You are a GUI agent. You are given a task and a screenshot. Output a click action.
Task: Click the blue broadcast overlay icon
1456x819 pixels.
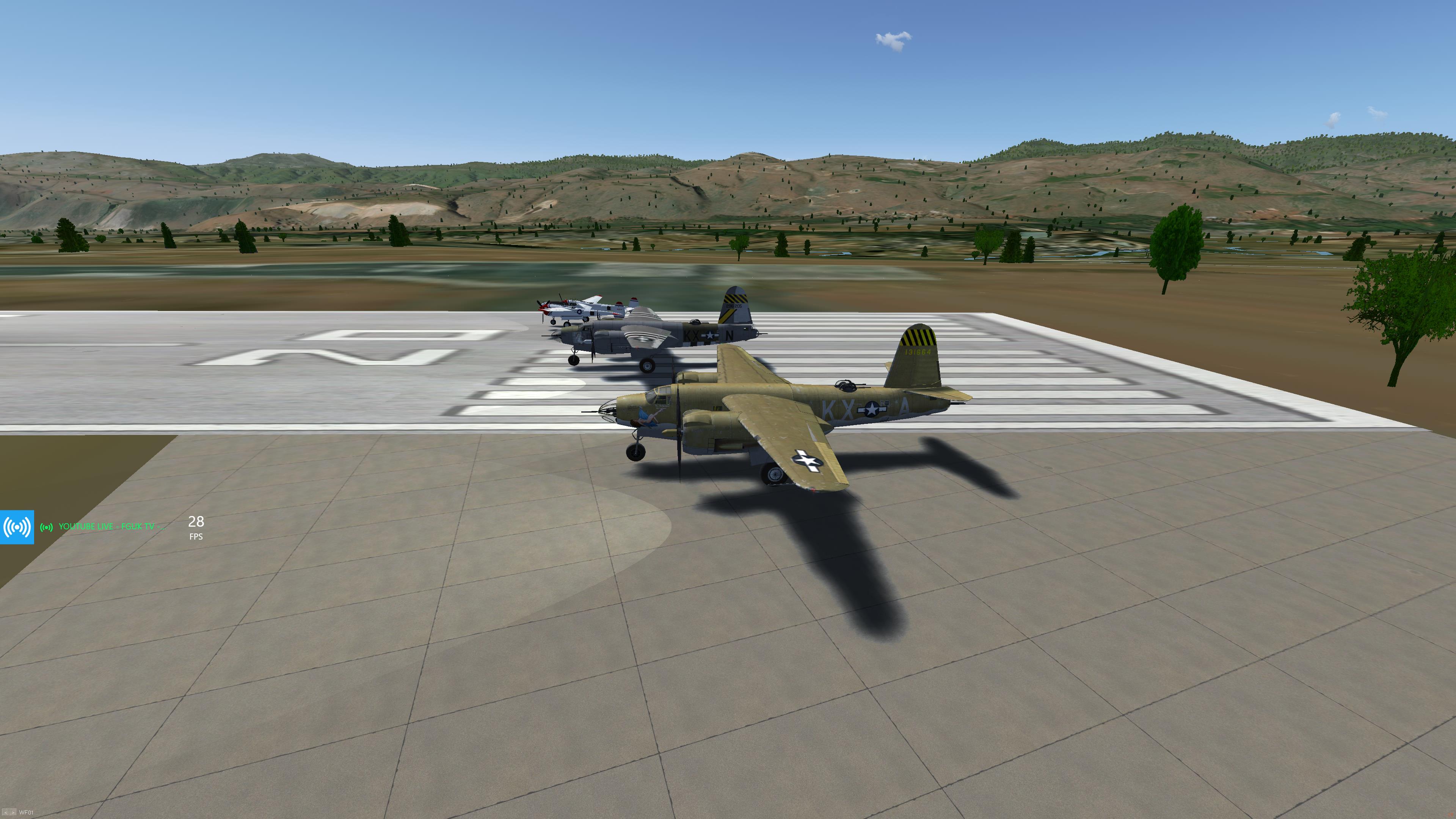[x=17, y=527]
